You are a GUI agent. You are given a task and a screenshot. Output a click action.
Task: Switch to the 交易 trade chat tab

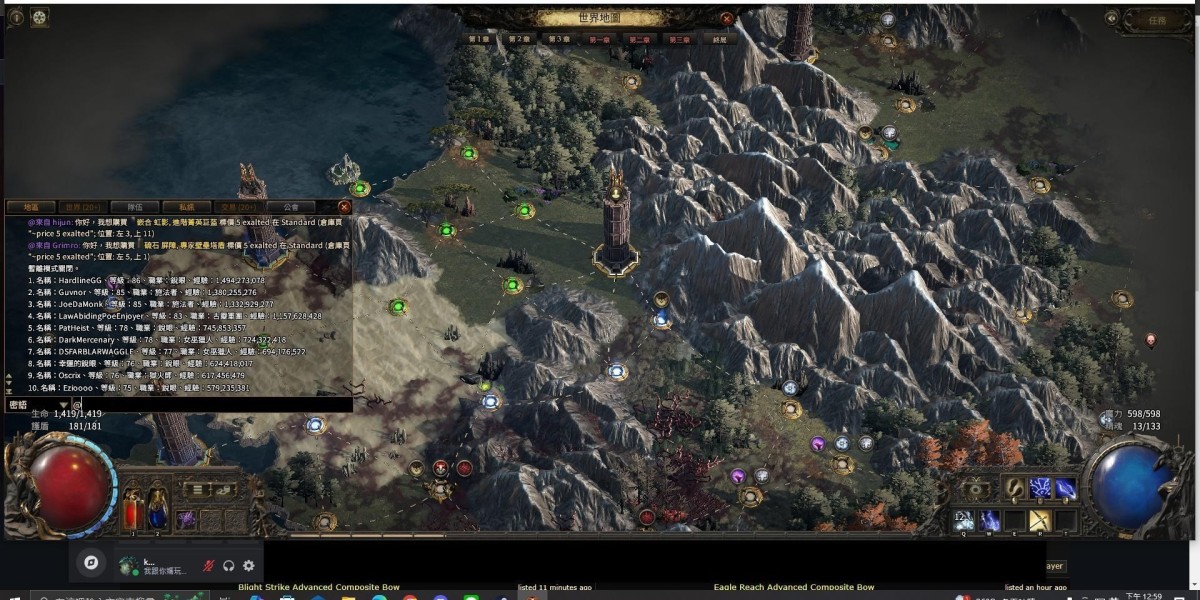239,207
